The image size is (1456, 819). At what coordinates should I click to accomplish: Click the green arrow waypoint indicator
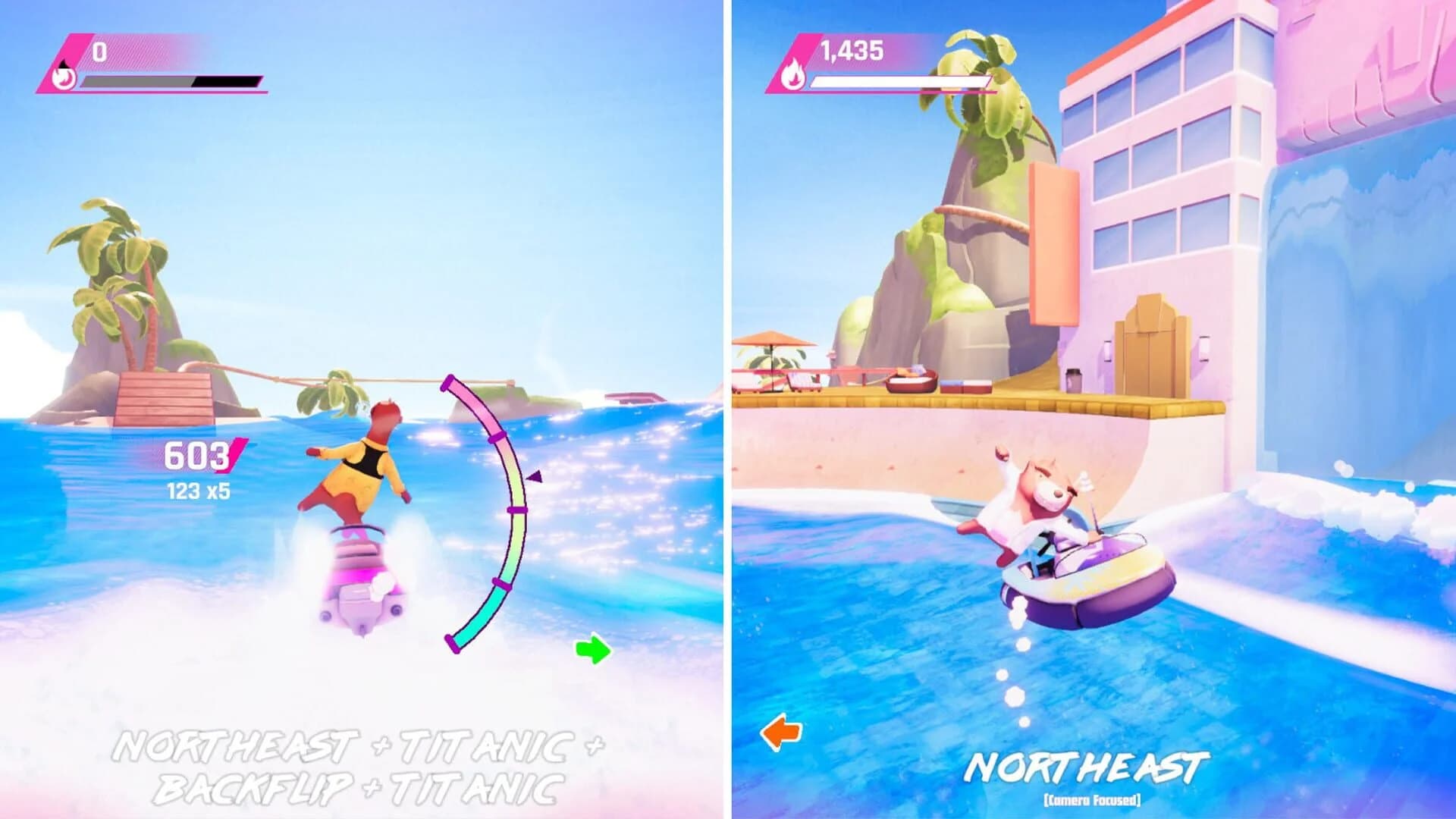594,648
